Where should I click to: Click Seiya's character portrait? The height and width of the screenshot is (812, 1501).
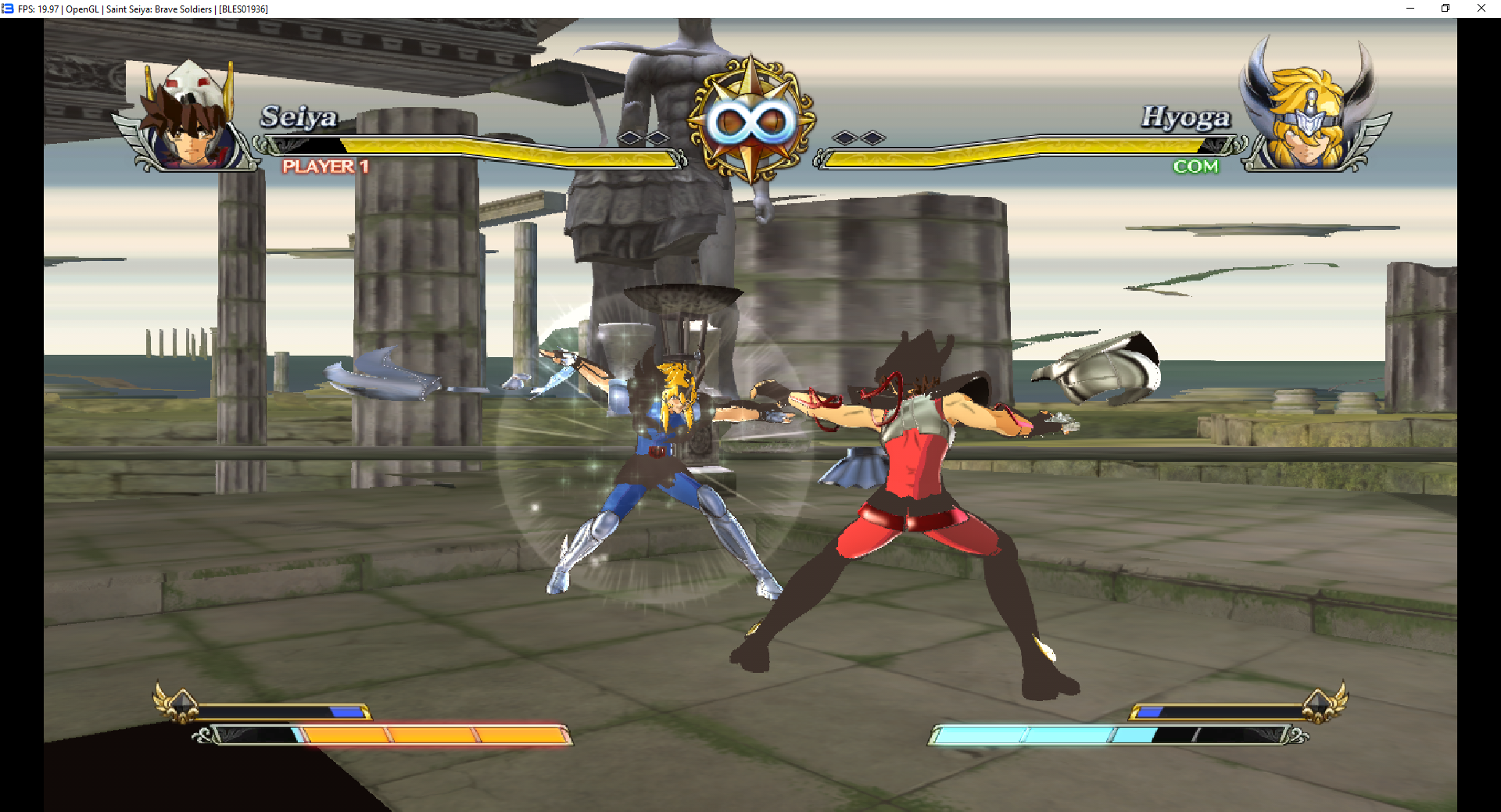tap(188, 117)
